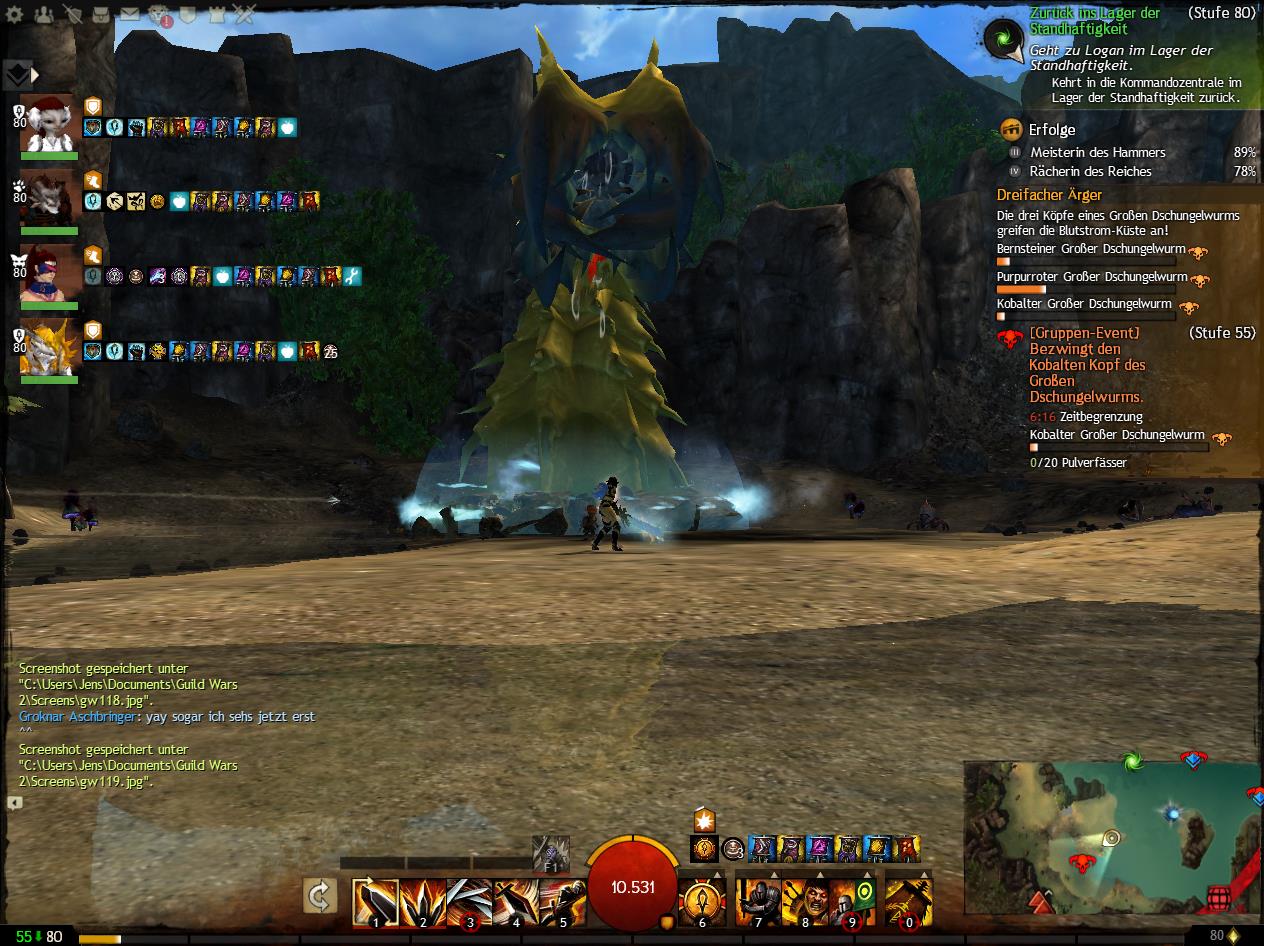This screenshot has height=946, width=1264.
Task: Activate the elite banner skill in slot 0
Action: point(908,902)
